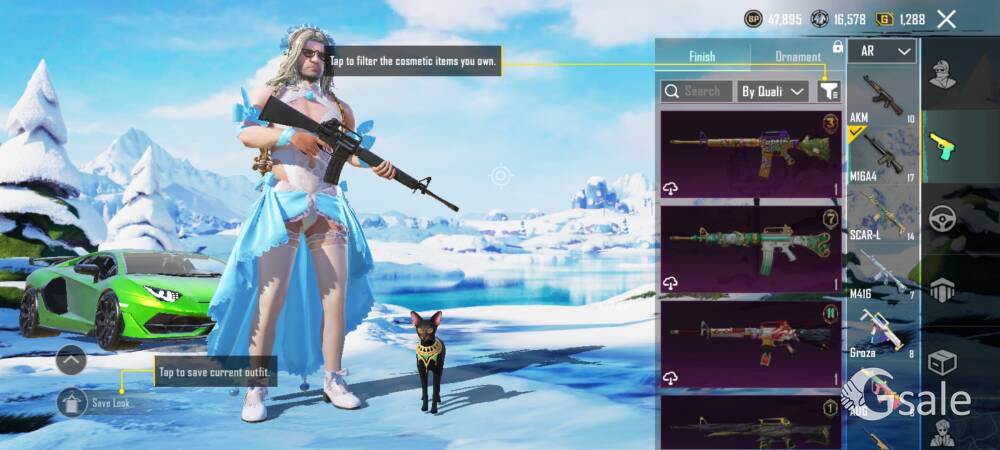Close the inventory screen with the X

pos(946,18)
